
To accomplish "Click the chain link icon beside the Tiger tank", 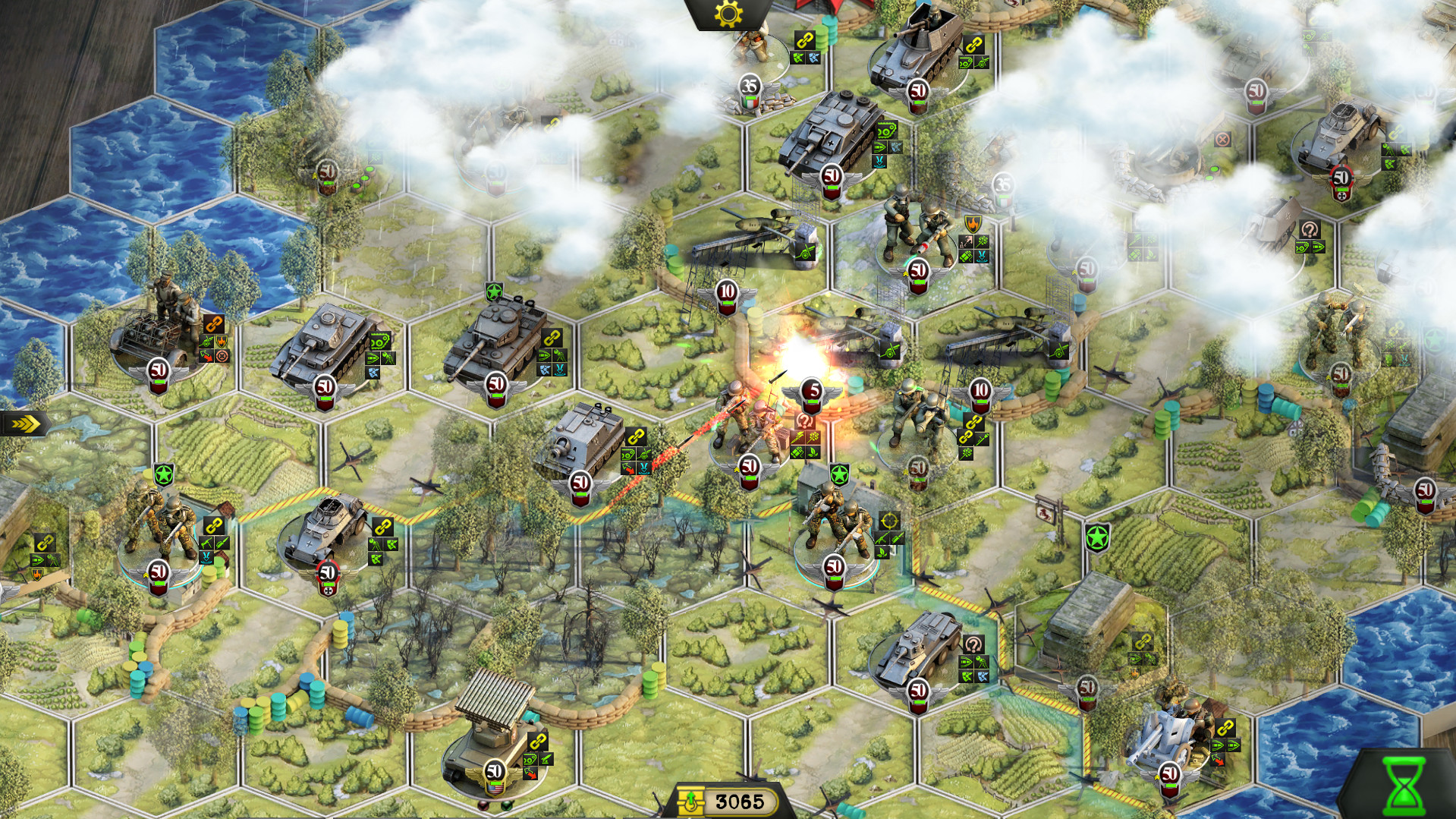I will [552, 337].
